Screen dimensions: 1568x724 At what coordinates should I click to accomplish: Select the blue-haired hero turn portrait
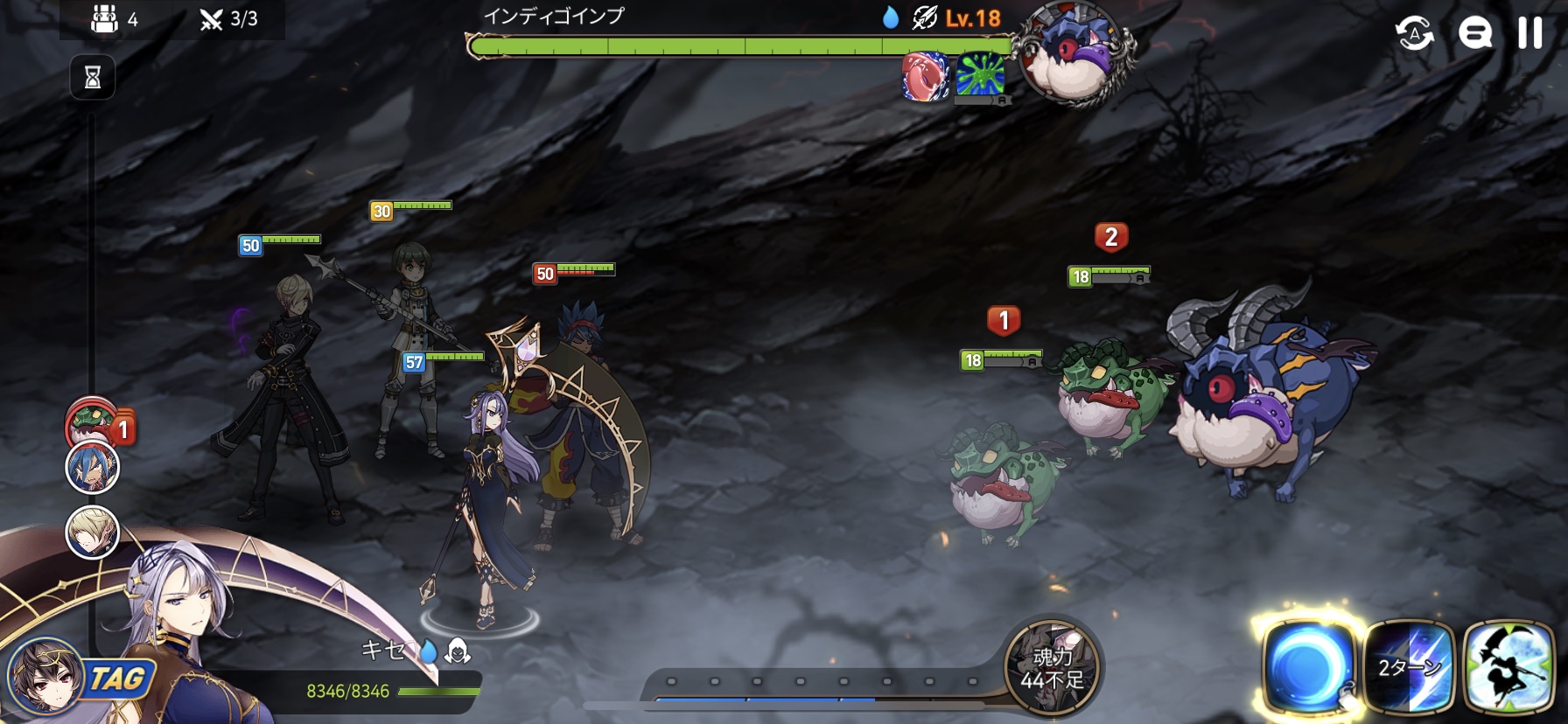point(92,469)
